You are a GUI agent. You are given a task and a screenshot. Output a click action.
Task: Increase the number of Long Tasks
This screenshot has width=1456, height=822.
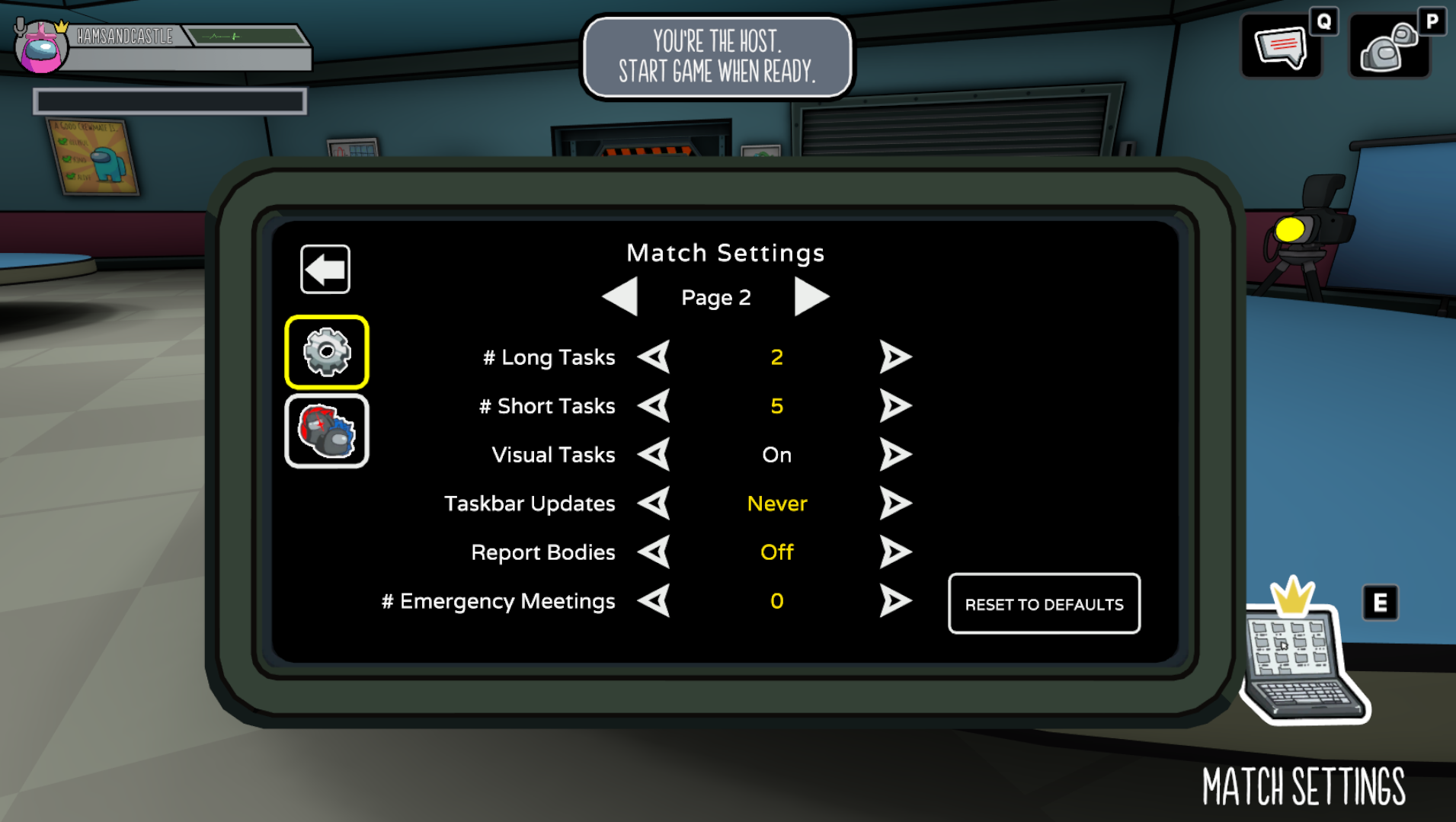tap(895, 357)
